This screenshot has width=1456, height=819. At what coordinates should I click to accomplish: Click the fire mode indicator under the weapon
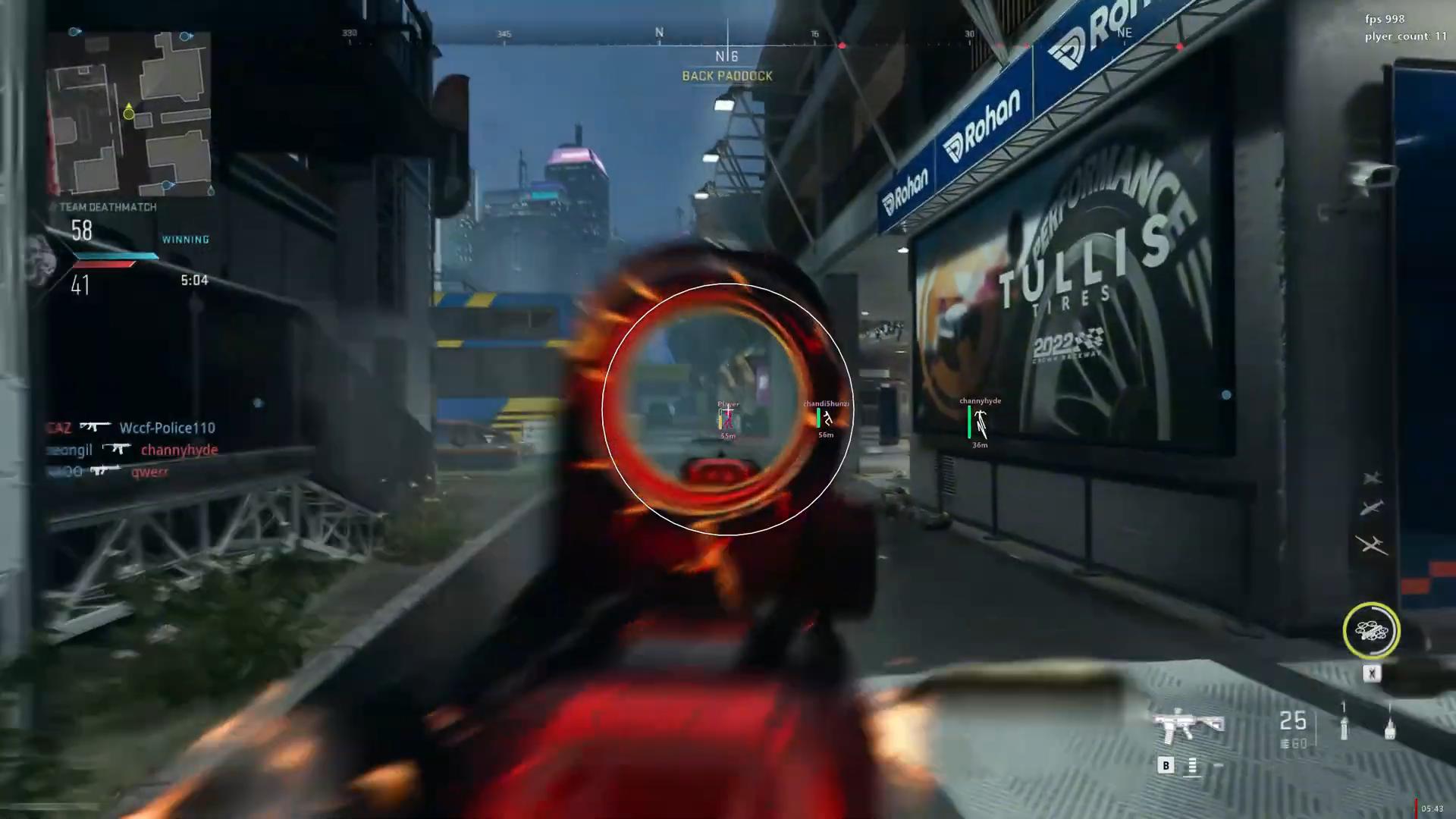(x=1192, y=766)
